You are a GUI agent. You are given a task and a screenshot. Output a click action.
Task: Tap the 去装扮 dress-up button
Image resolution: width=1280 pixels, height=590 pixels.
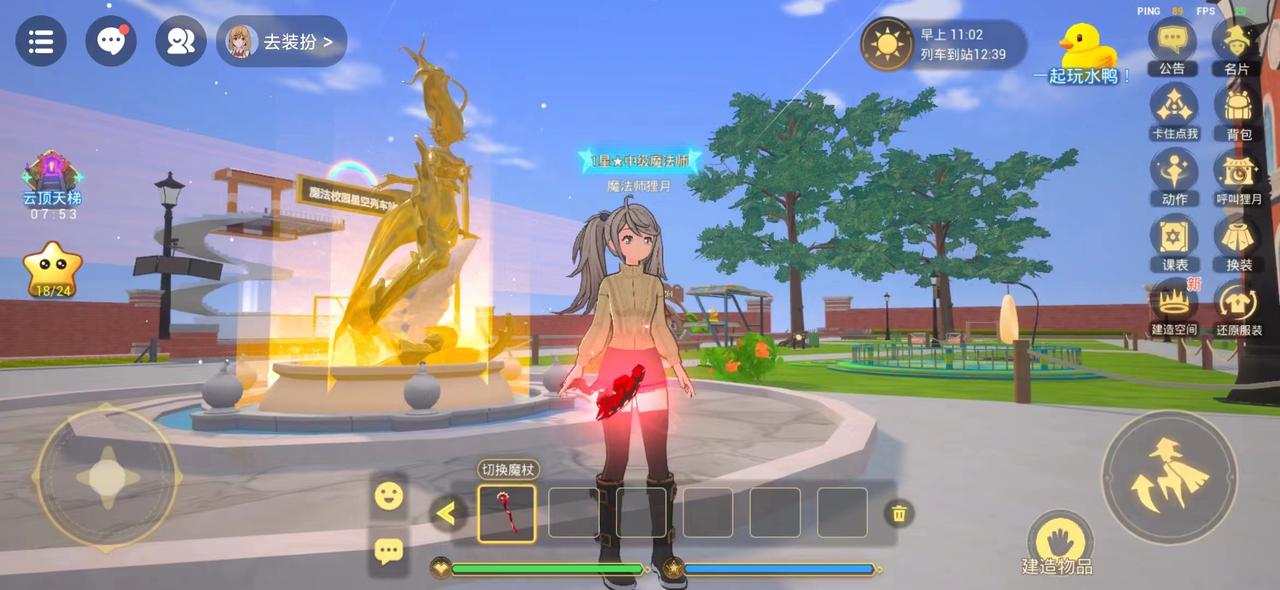282,42
